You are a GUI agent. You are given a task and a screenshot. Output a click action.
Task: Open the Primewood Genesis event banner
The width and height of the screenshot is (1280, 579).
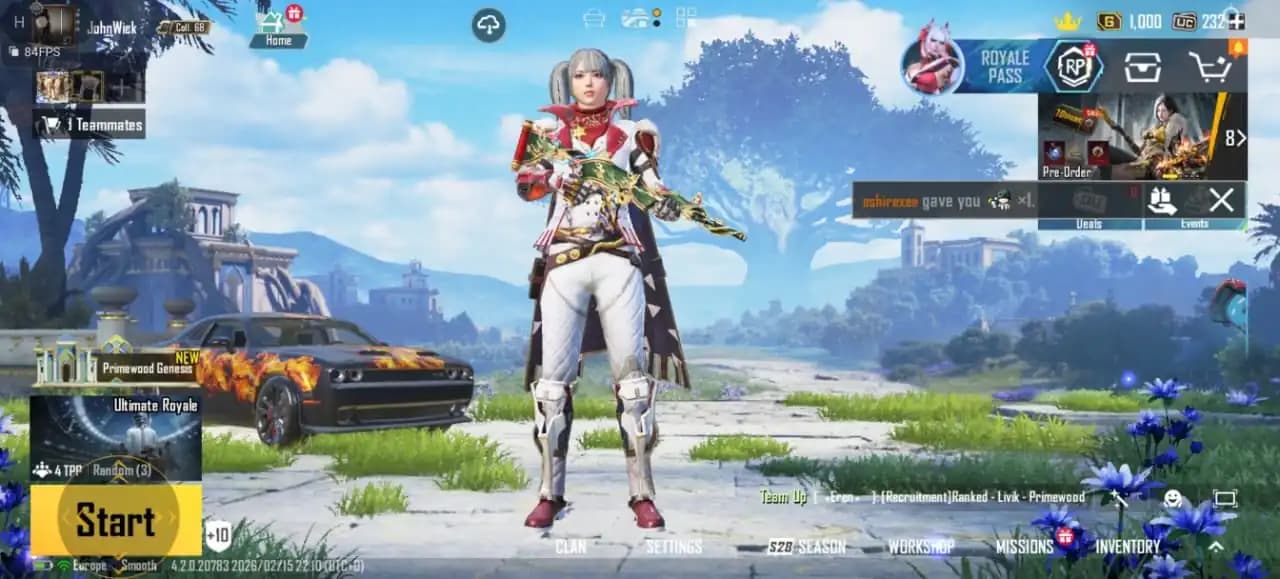pos(117,366)
